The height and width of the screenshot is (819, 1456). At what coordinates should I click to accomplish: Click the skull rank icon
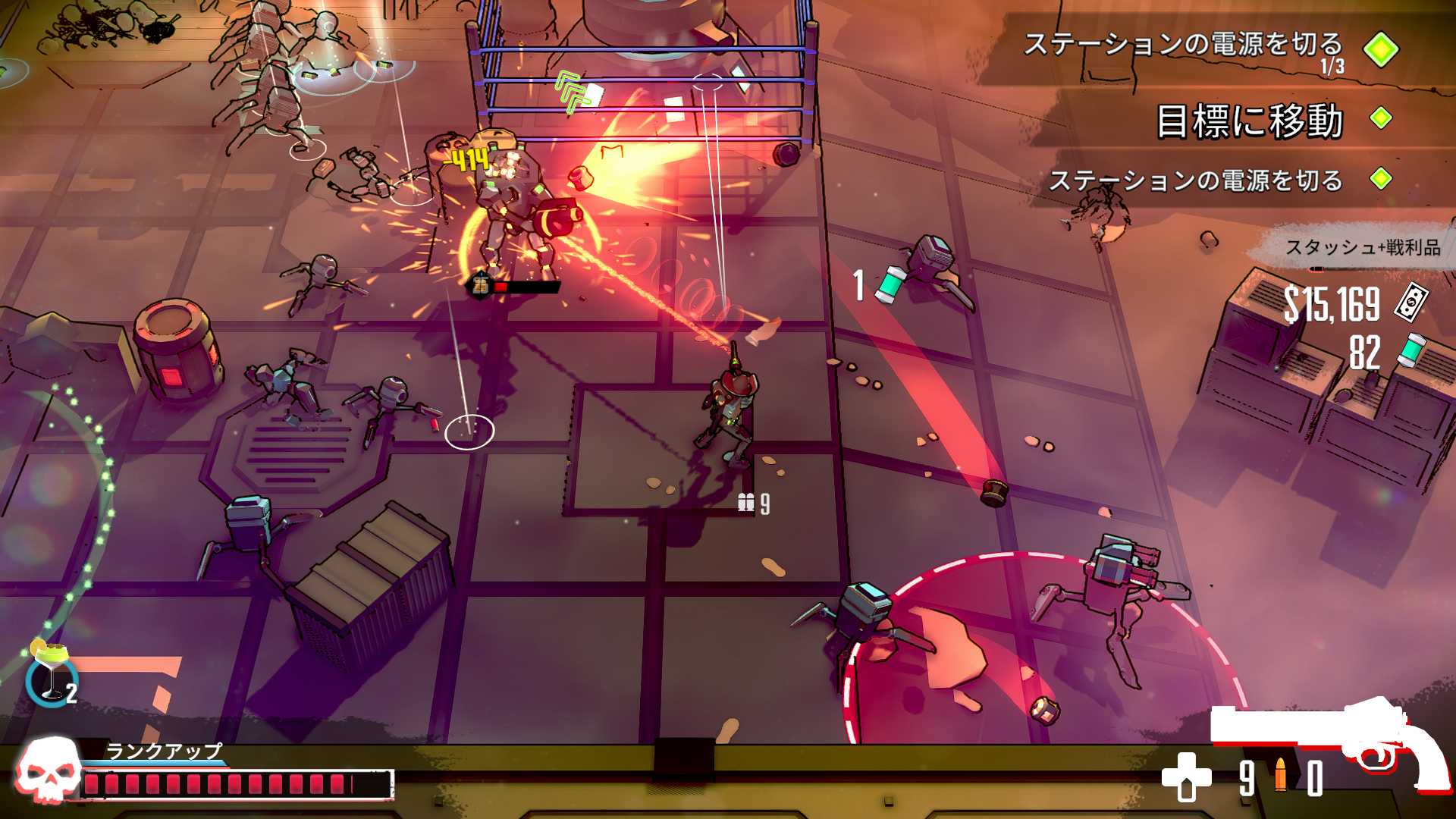[x=49, y=770]
